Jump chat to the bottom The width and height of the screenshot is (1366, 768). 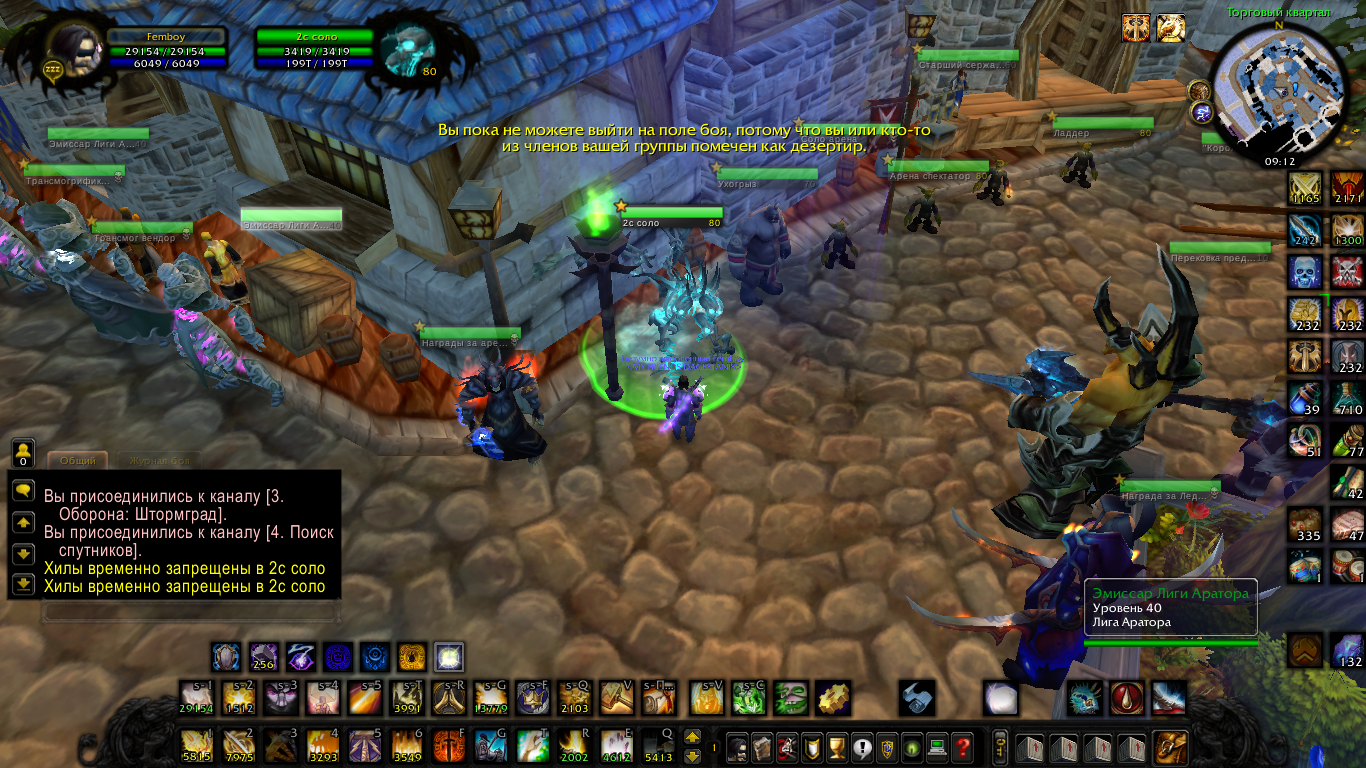[23, 583]
